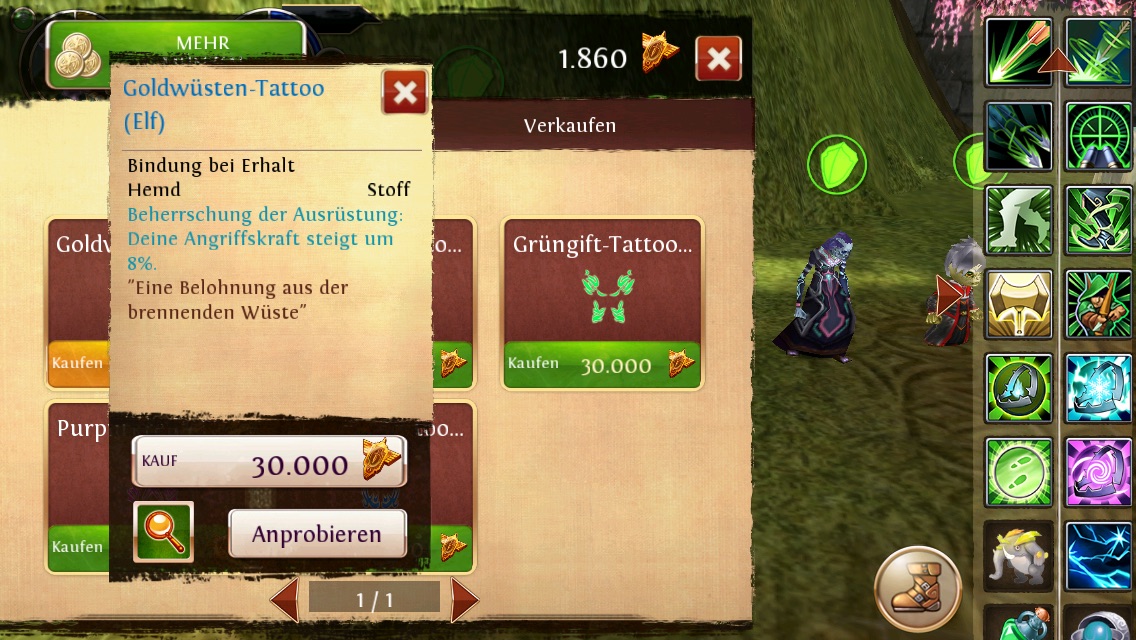1136x640 pixels.
Task: Switch to the Verkaufen tab
Action: click(x=570, y=125)
